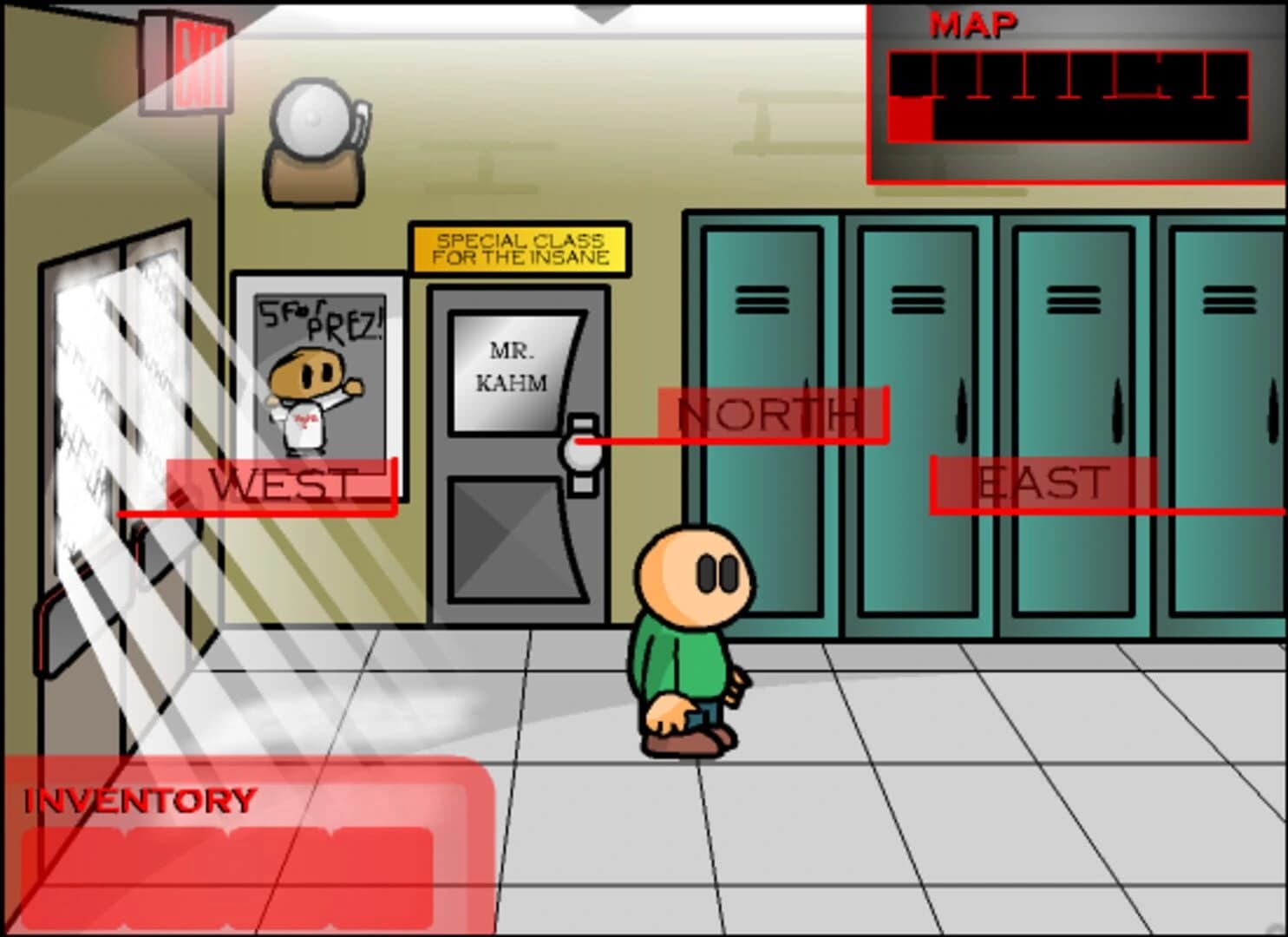The height and width of the screenshot is (937, 1288).
Task: Select the '5 for Prez' poster
Action: tap(319, 382)
